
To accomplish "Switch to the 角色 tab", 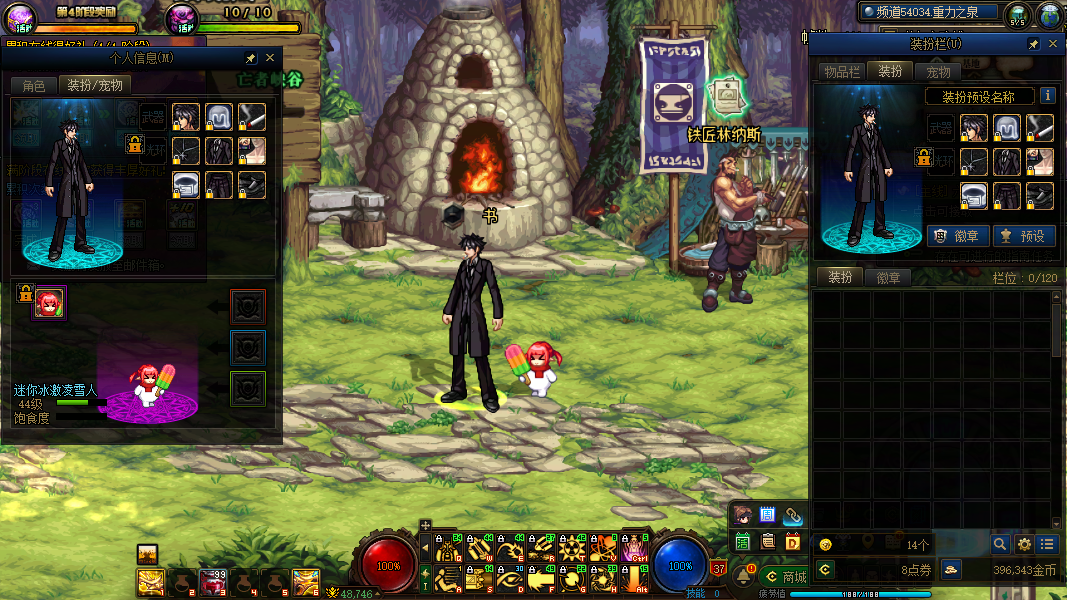I will point(34,86).
